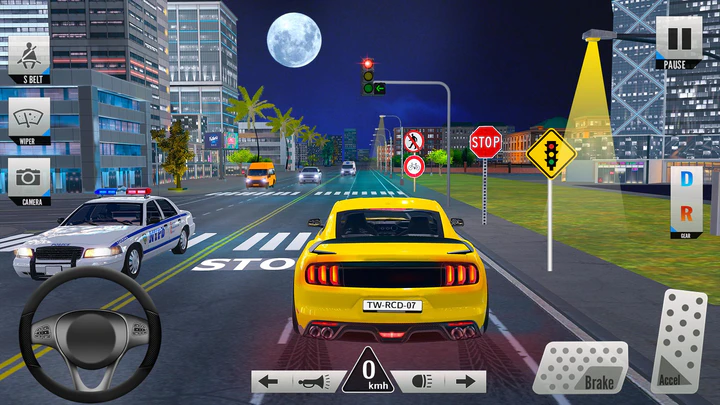Tap the steering wheel control
The width and height of the screenshot is (720, 405).
[x=90, y=330]
